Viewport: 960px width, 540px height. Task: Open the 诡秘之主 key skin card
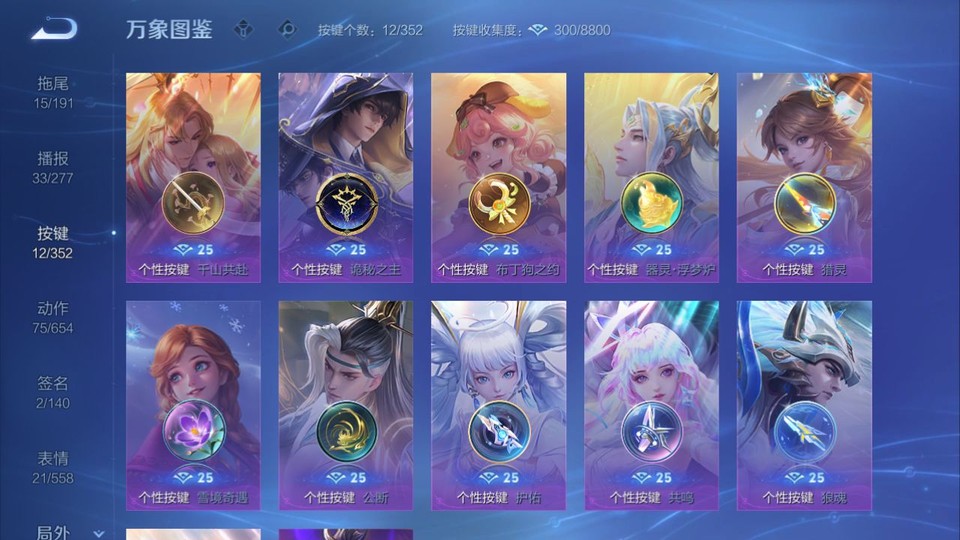click(345, 177)
